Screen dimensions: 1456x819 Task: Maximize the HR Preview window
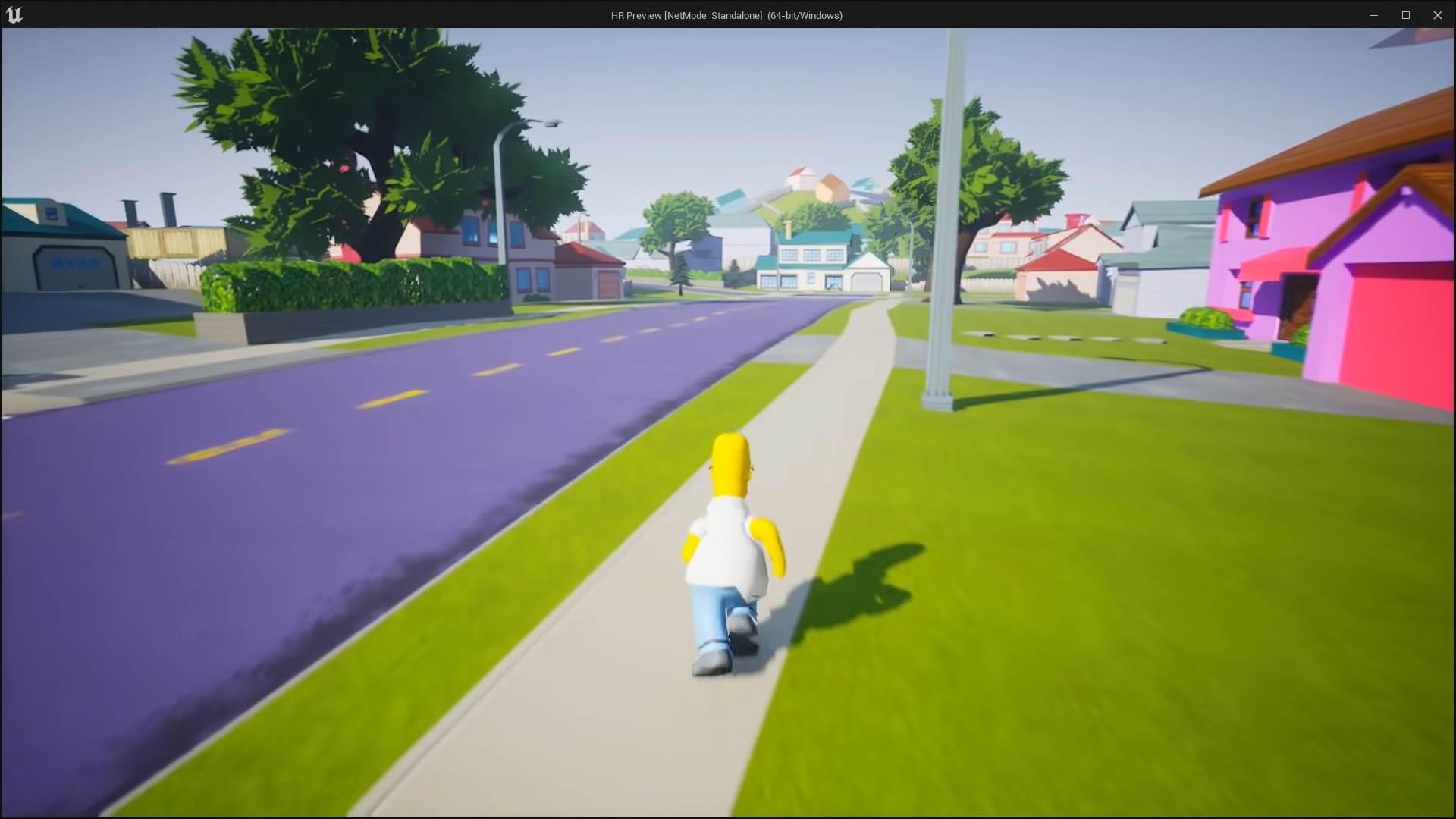1407,14
